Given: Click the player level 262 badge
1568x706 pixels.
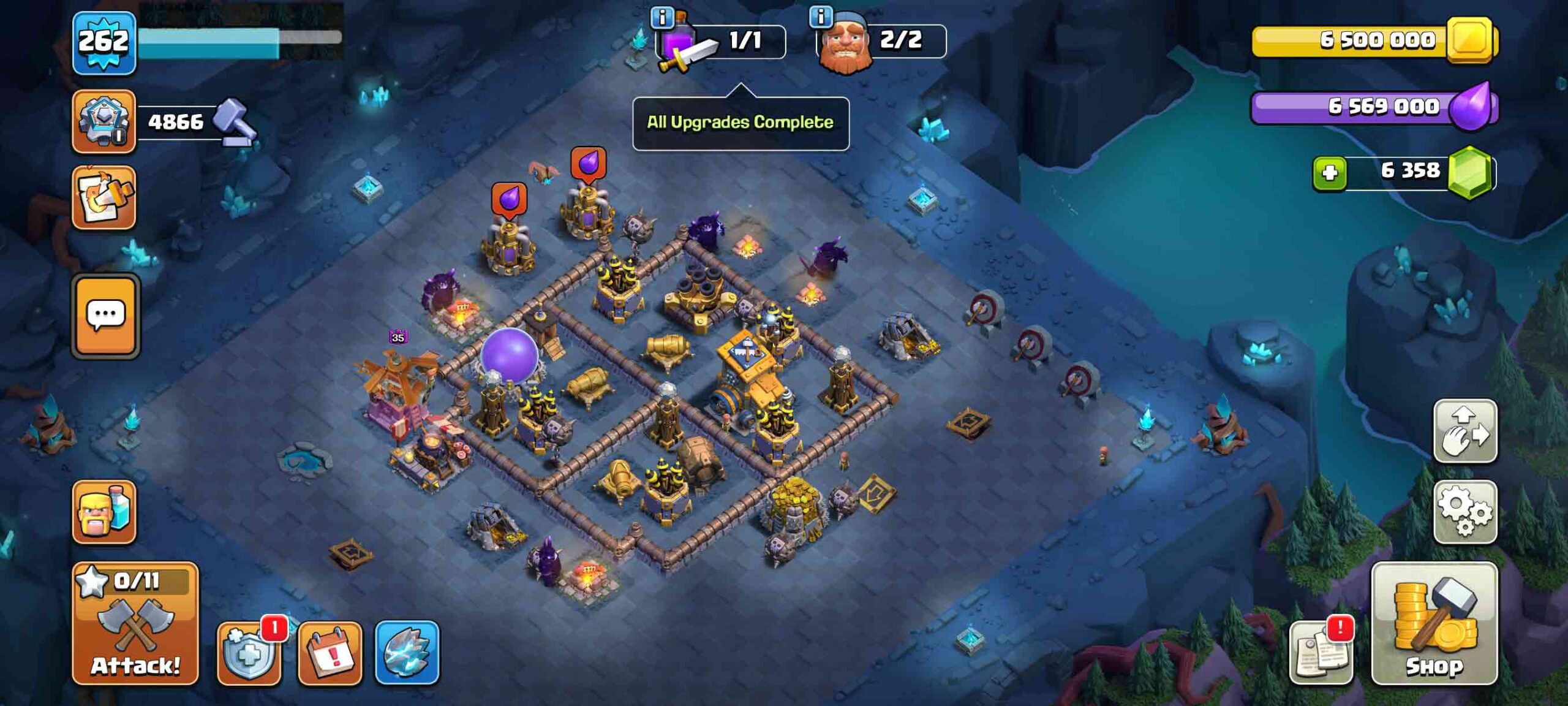Looking at the screenshot, I should click(104, 43).
